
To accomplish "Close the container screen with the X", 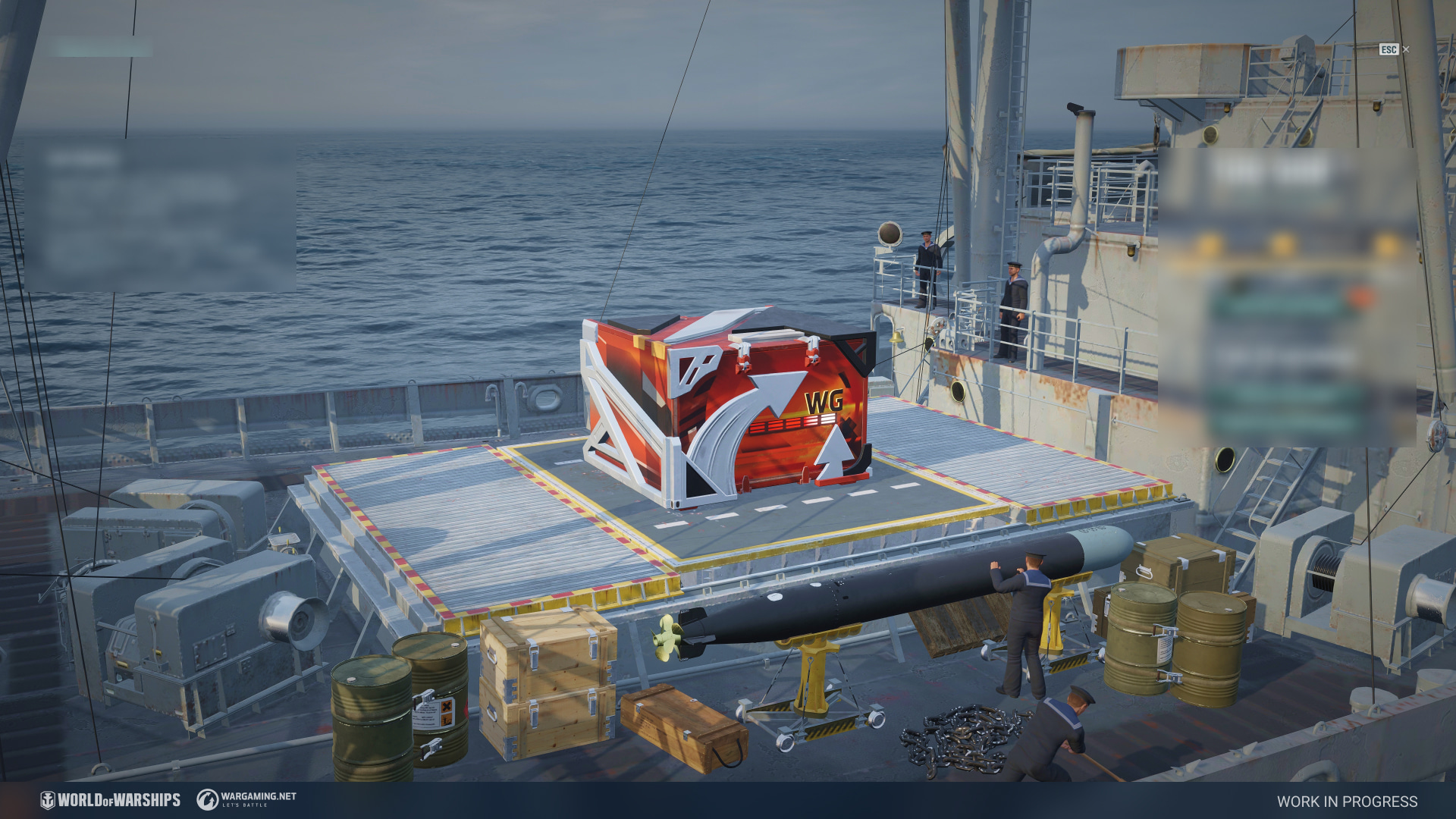I will point(1405,50).
